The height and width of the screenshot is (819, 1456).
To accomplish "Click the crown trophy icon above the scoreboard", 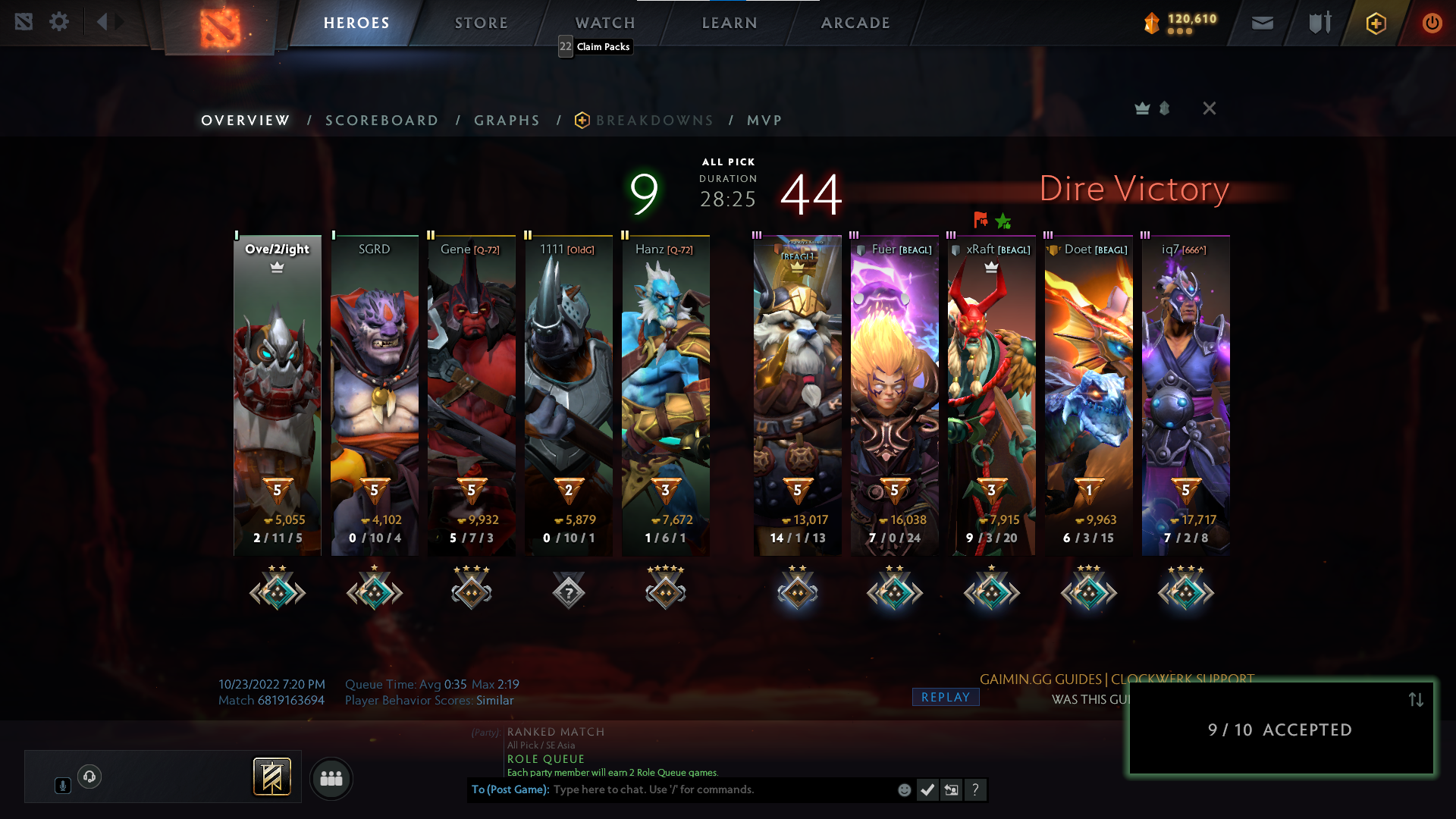I will (1141, 108).
